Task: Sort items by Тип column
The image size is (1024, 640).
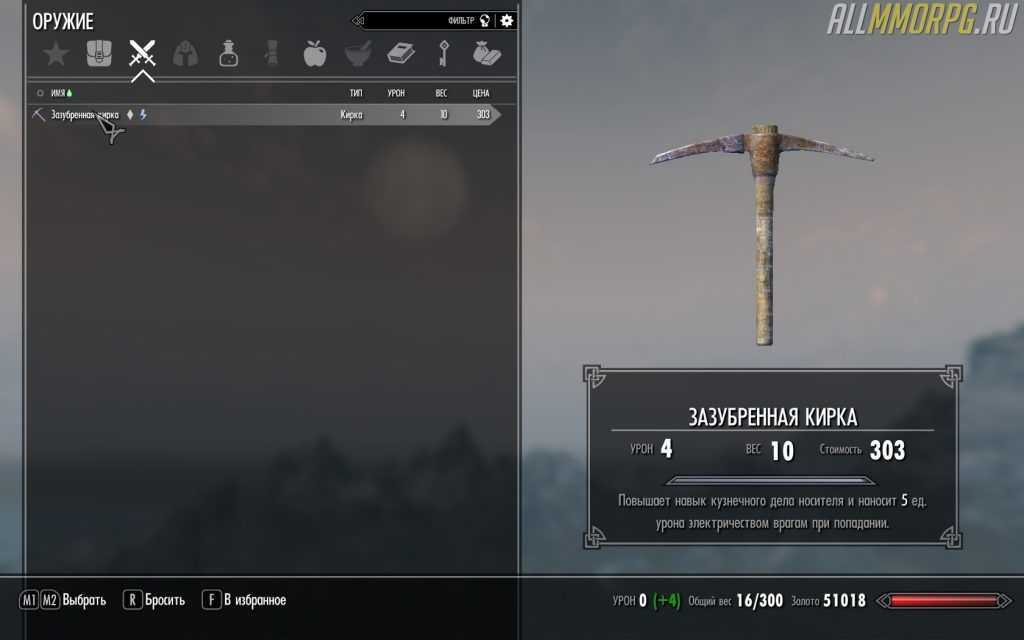Action: click(355, 93)
